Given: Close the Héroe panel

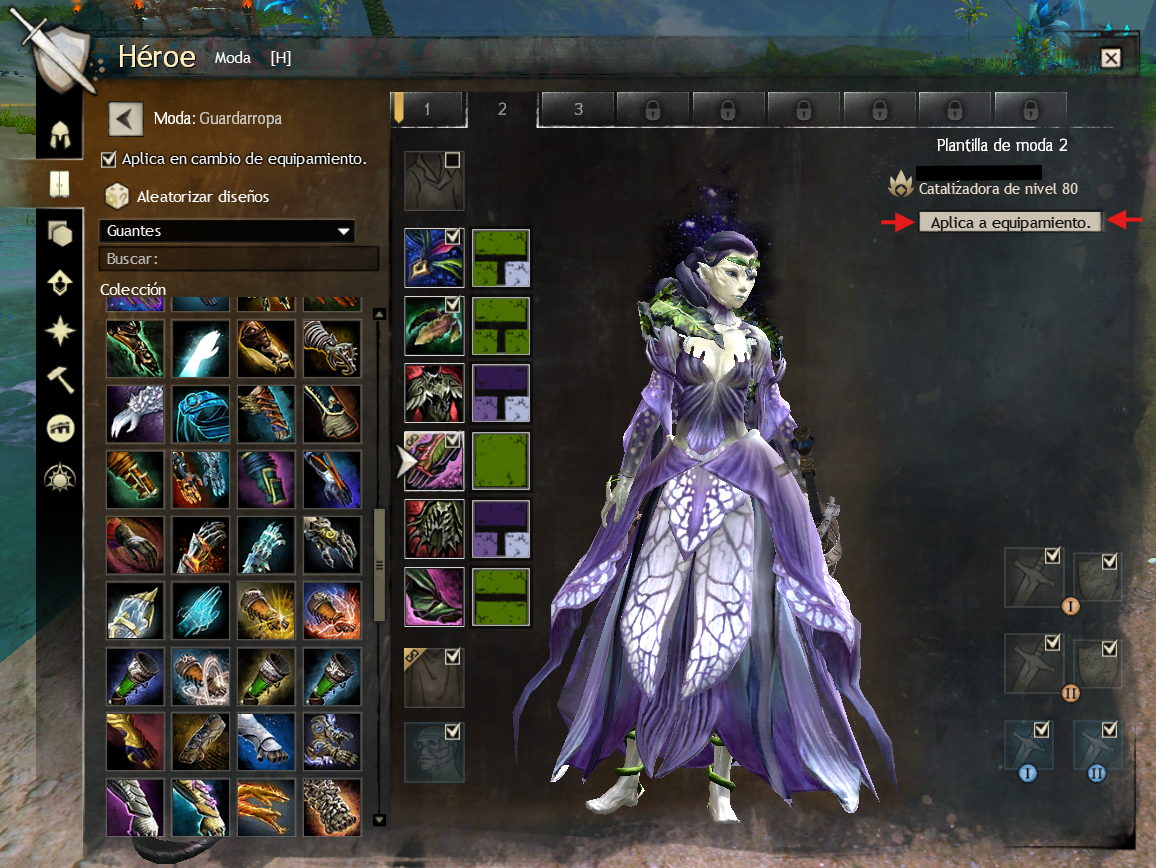Looking at the screenshot, I should [x=1110, y=58].
